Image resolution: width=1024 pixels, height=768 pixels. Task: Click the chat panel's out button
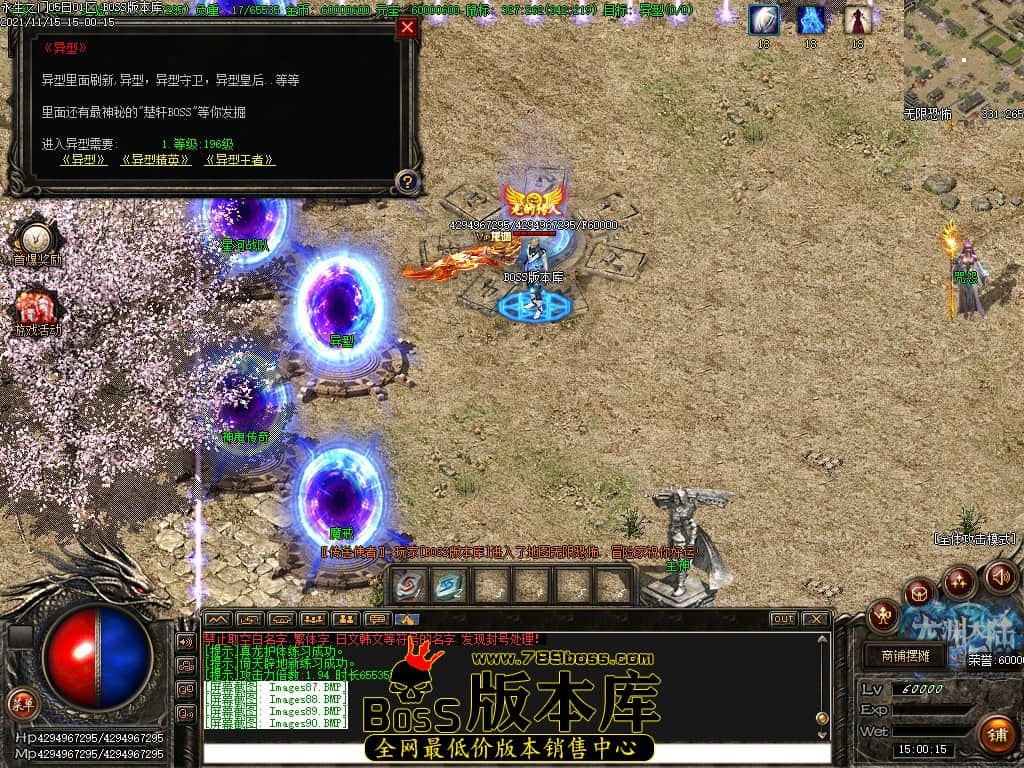click(783, 619)
